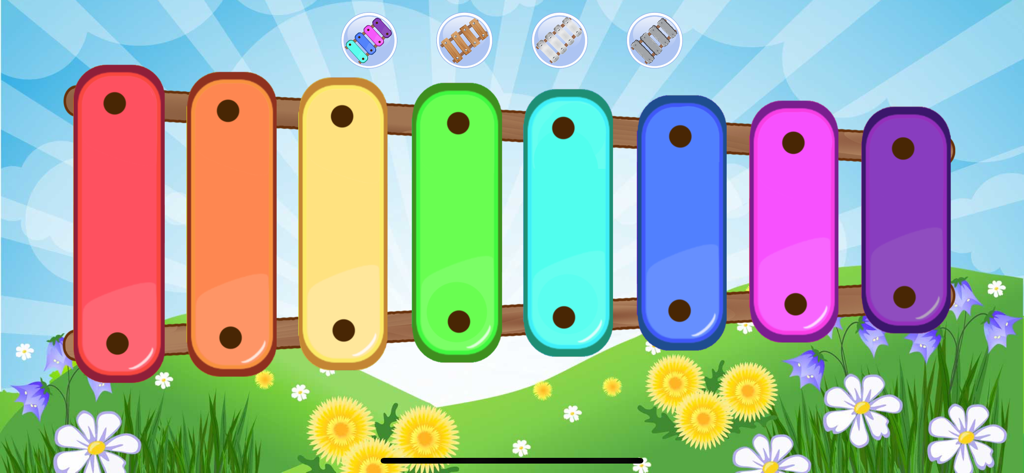Select the colorful xylophone instrument icon
Screen dimensions: 1024x473
[x=369, y=40]
